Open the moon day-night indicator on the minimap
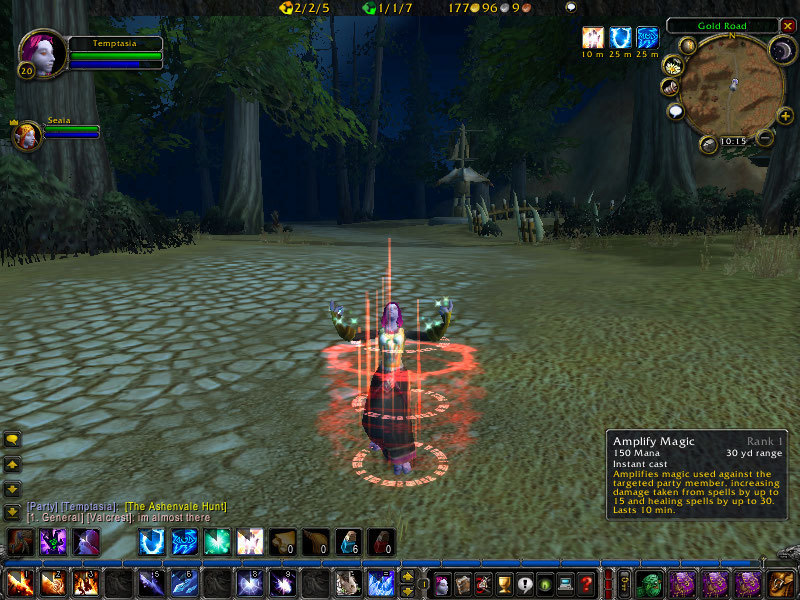 (x=779, y=49)
